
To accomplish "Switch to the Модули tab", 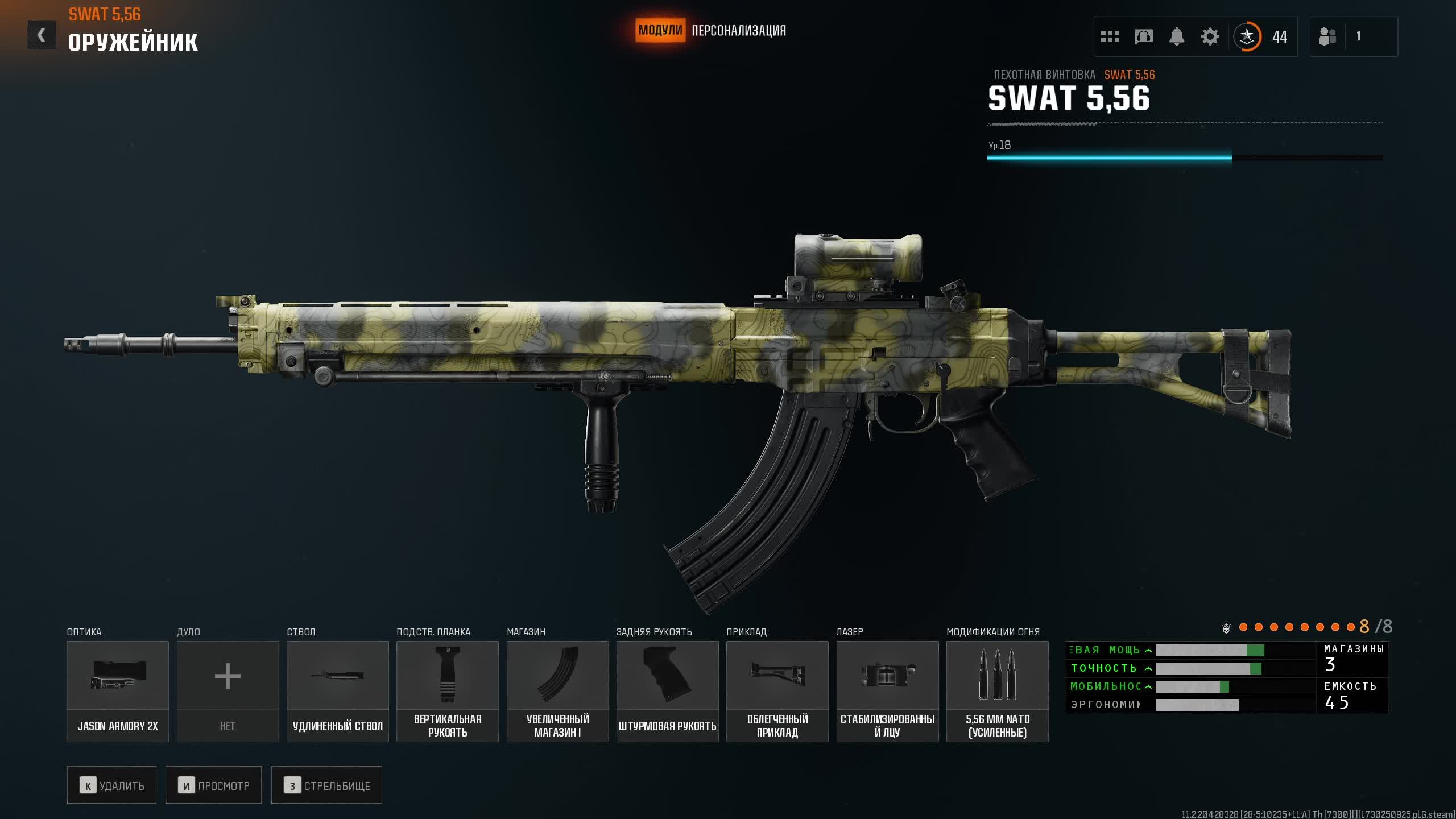I will click(660, 30).
